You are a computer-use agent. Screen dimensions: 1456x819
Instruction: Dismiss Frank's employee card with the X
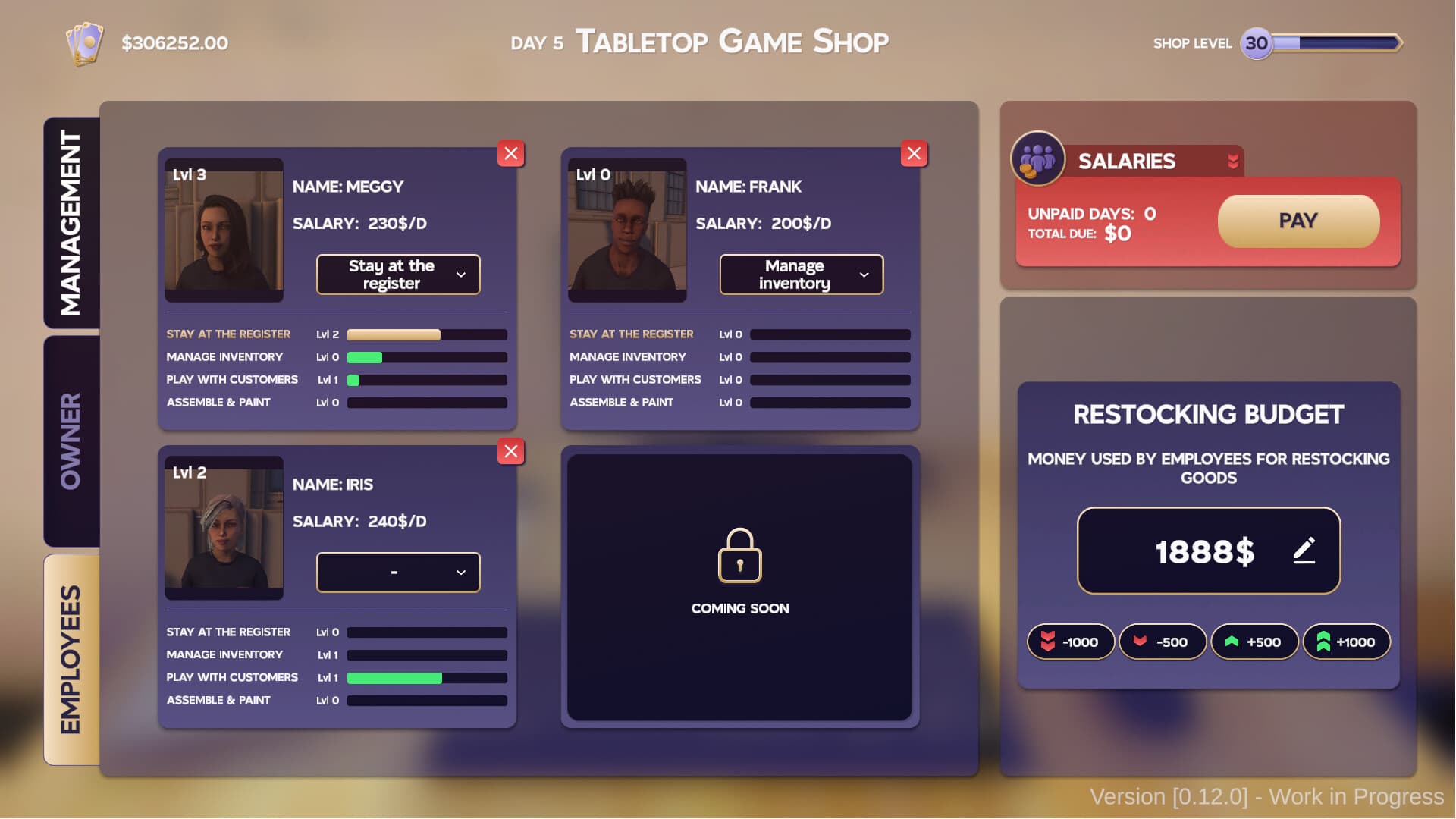point(914,154)
